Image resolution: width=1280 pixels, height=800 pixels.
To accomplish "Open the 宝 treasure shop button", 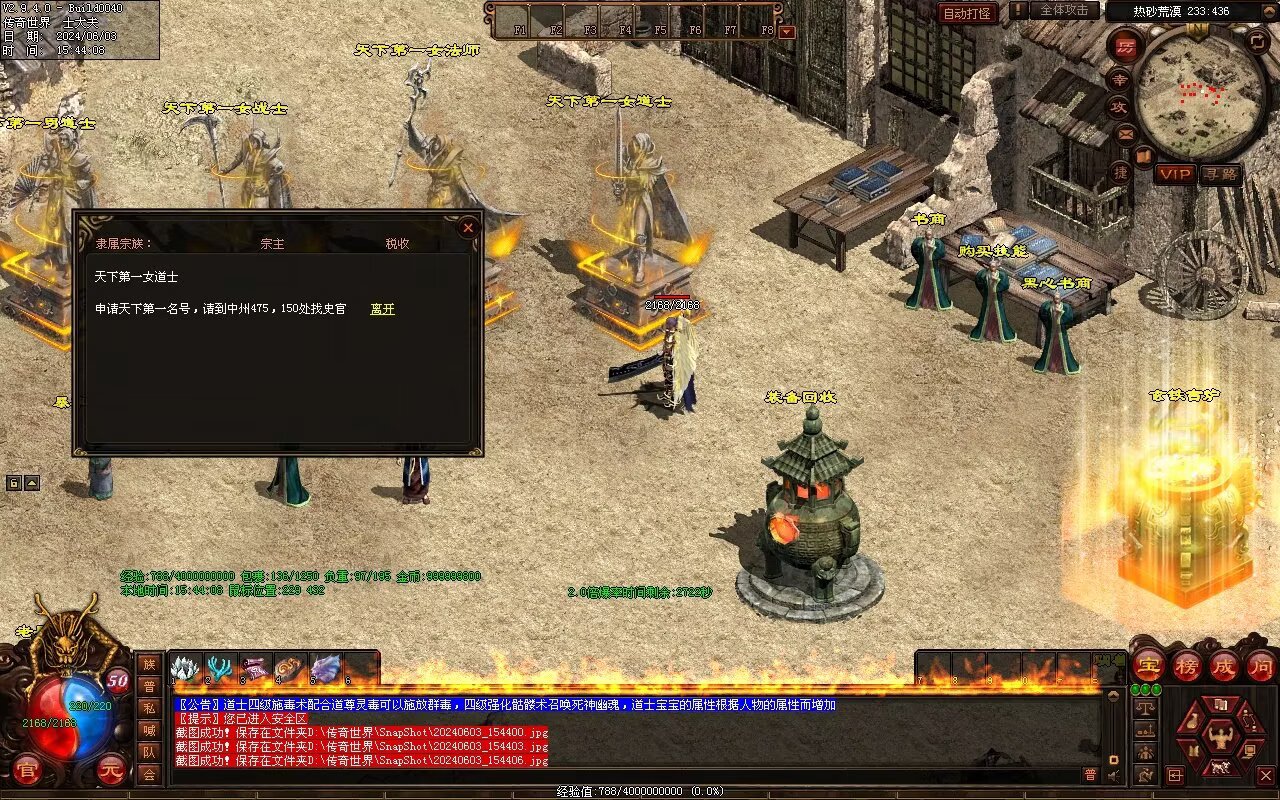I will (x=1149, y=665).
